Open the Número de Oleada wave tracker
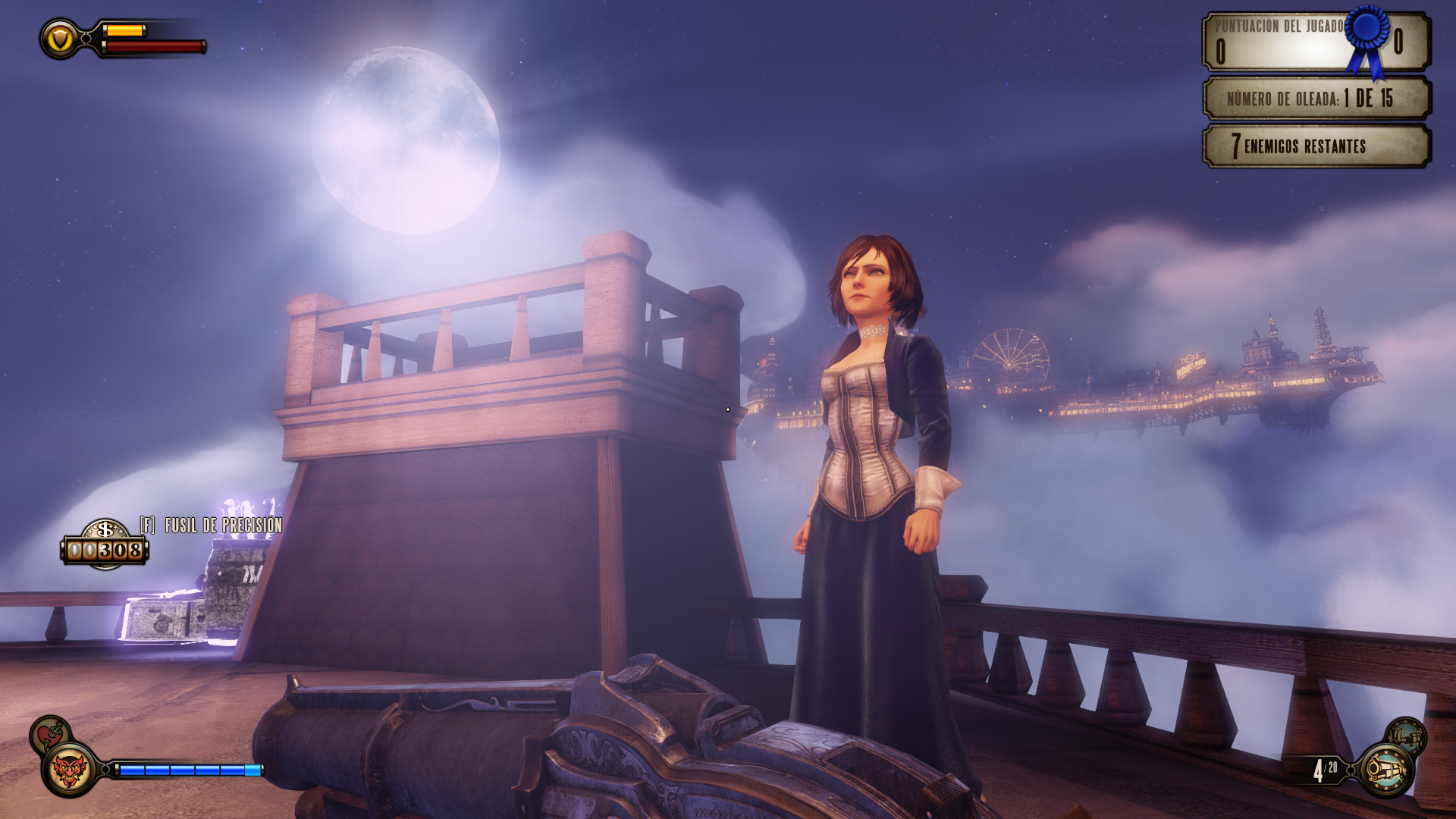The width and height of the screenshot is (1456, 819). pyautogui.click(x=1316, y=99)
